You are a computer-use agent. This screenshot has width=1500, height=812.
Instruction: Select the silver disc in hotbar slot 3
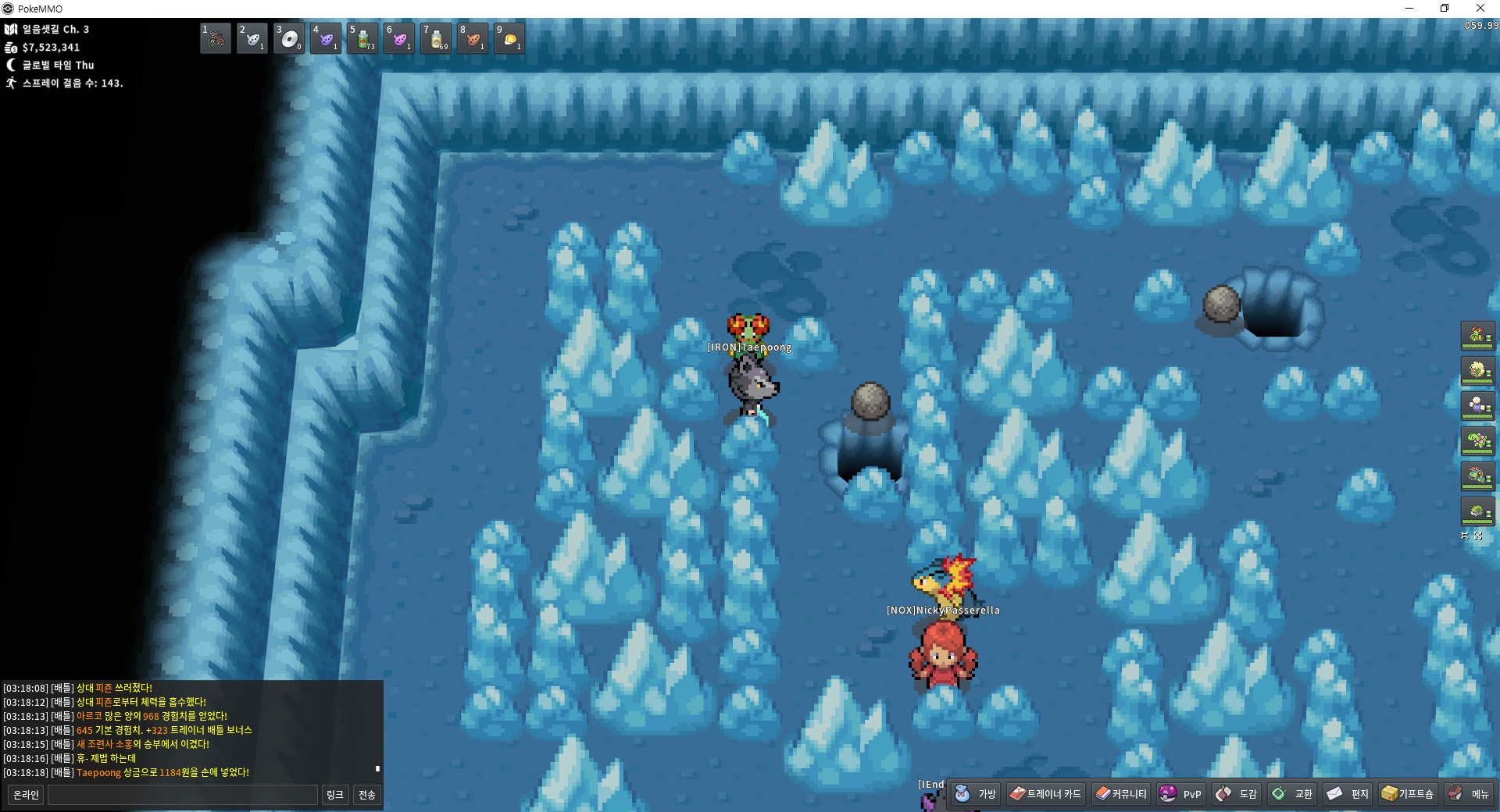point(289,38)
